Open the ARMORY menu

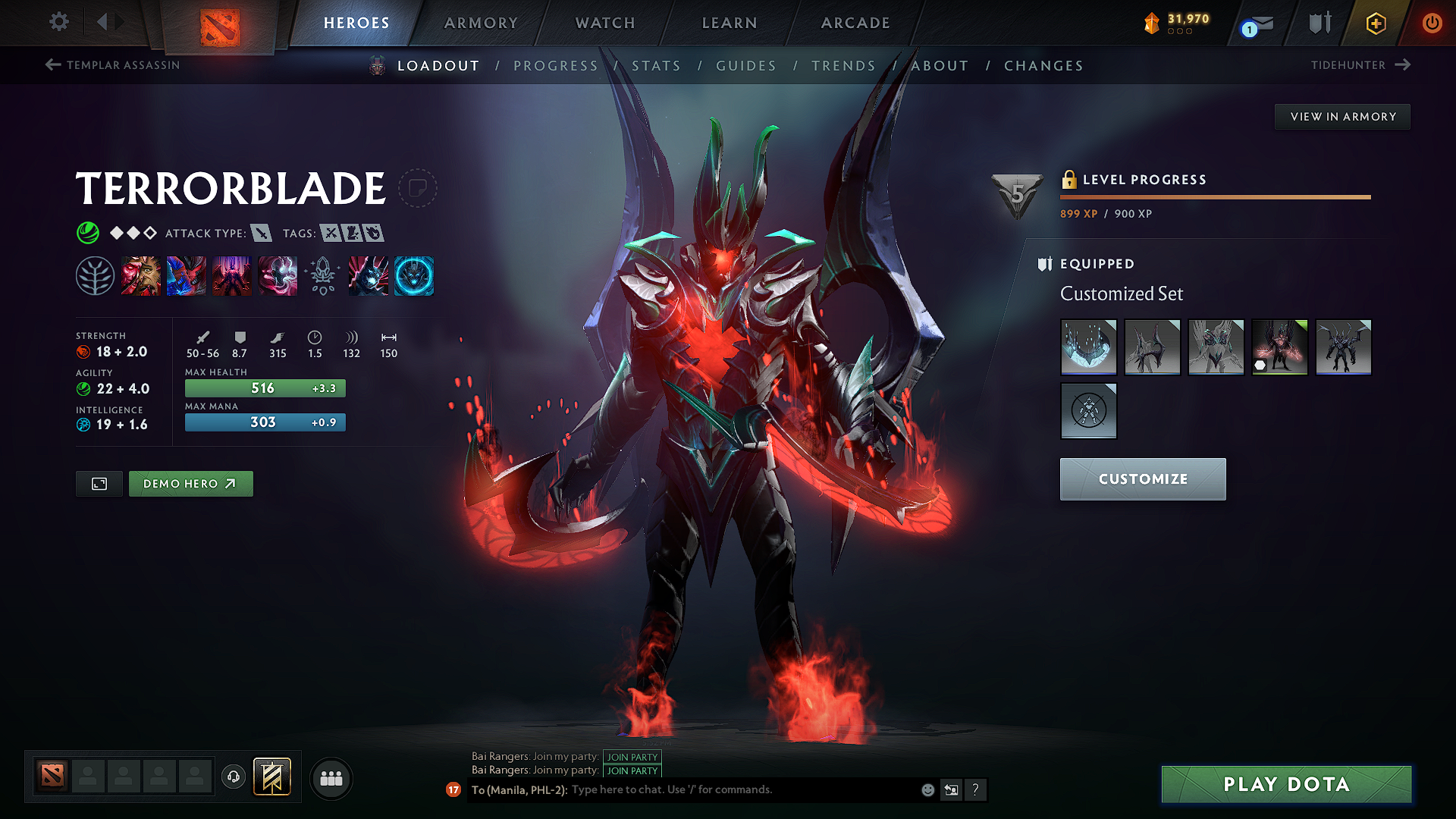pos(480,23)
